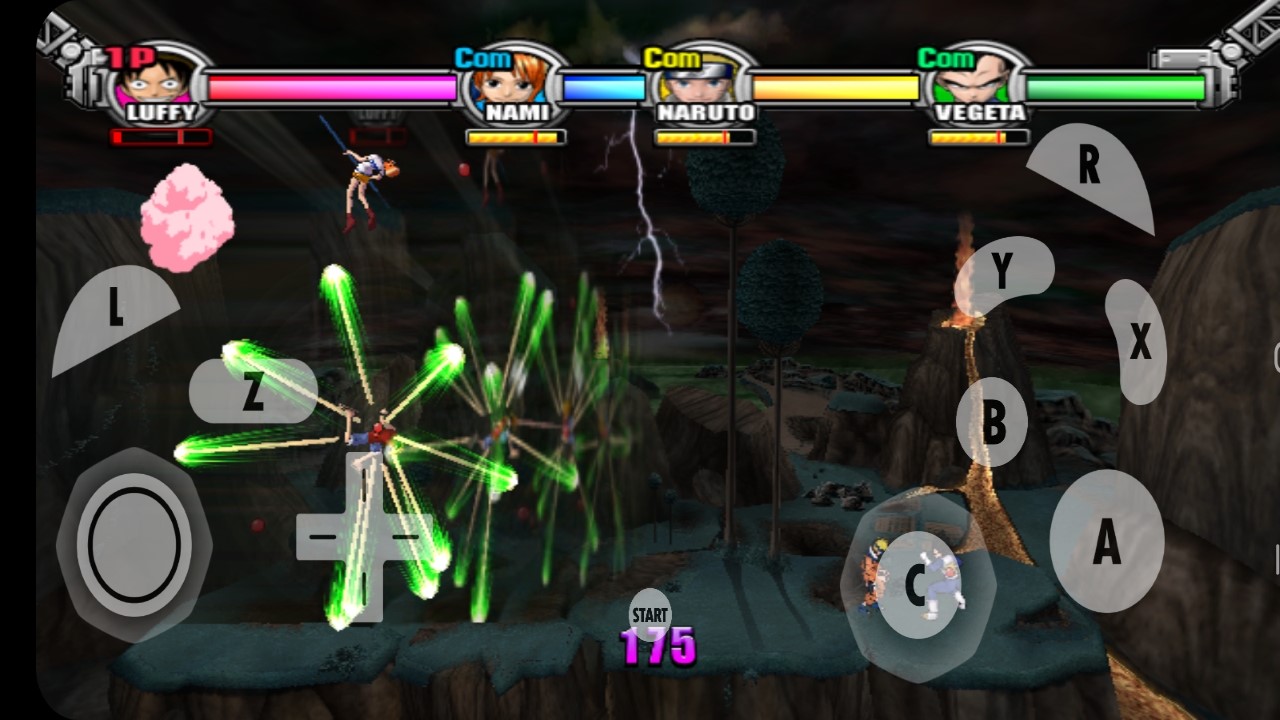Tap the X button overlay
The width and height of the screenshot is (1280, 720).
[1138, 342]
